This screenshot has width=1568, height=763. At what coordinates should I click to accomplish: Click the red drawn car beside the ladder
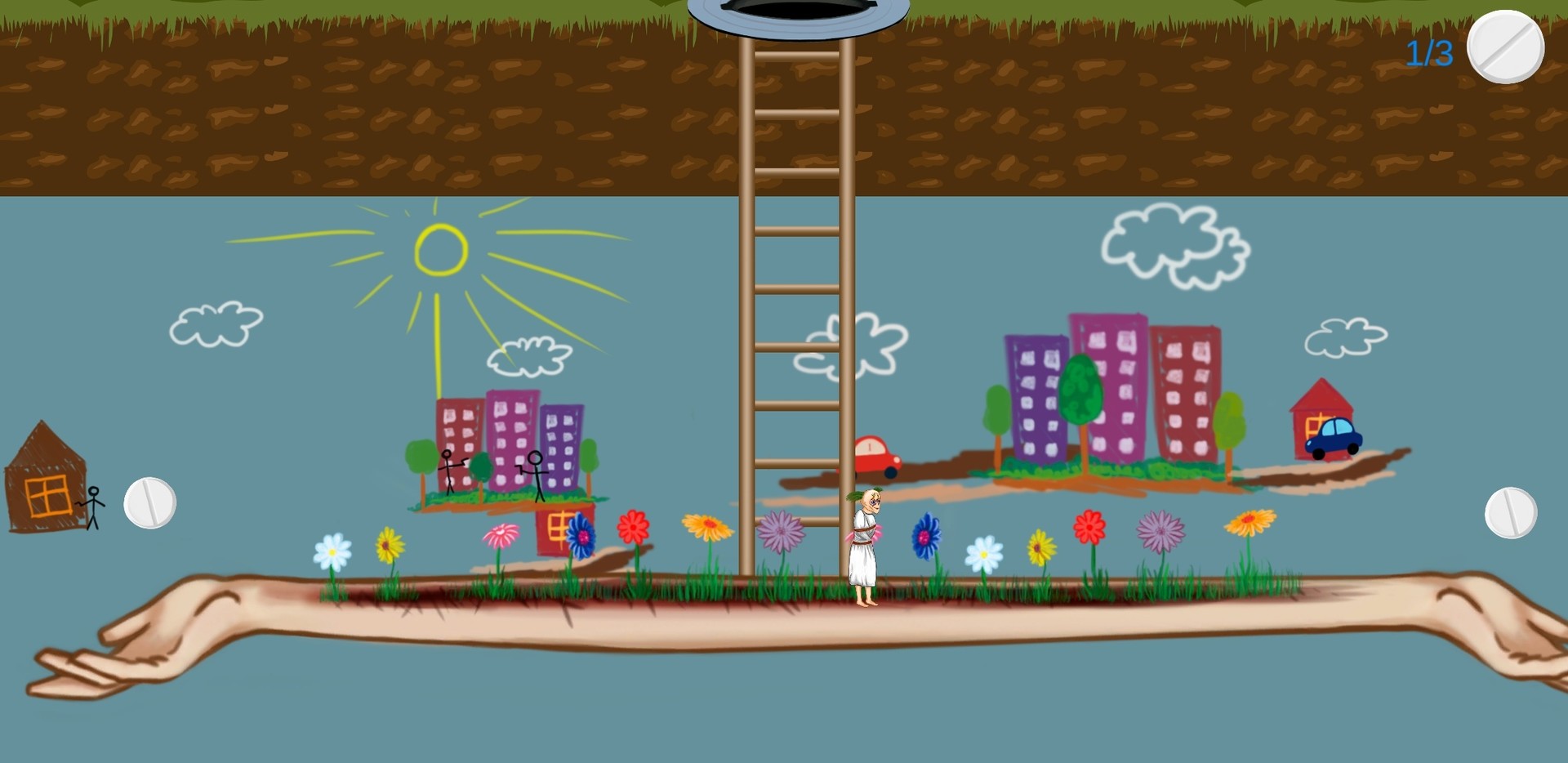pos(875,457)
